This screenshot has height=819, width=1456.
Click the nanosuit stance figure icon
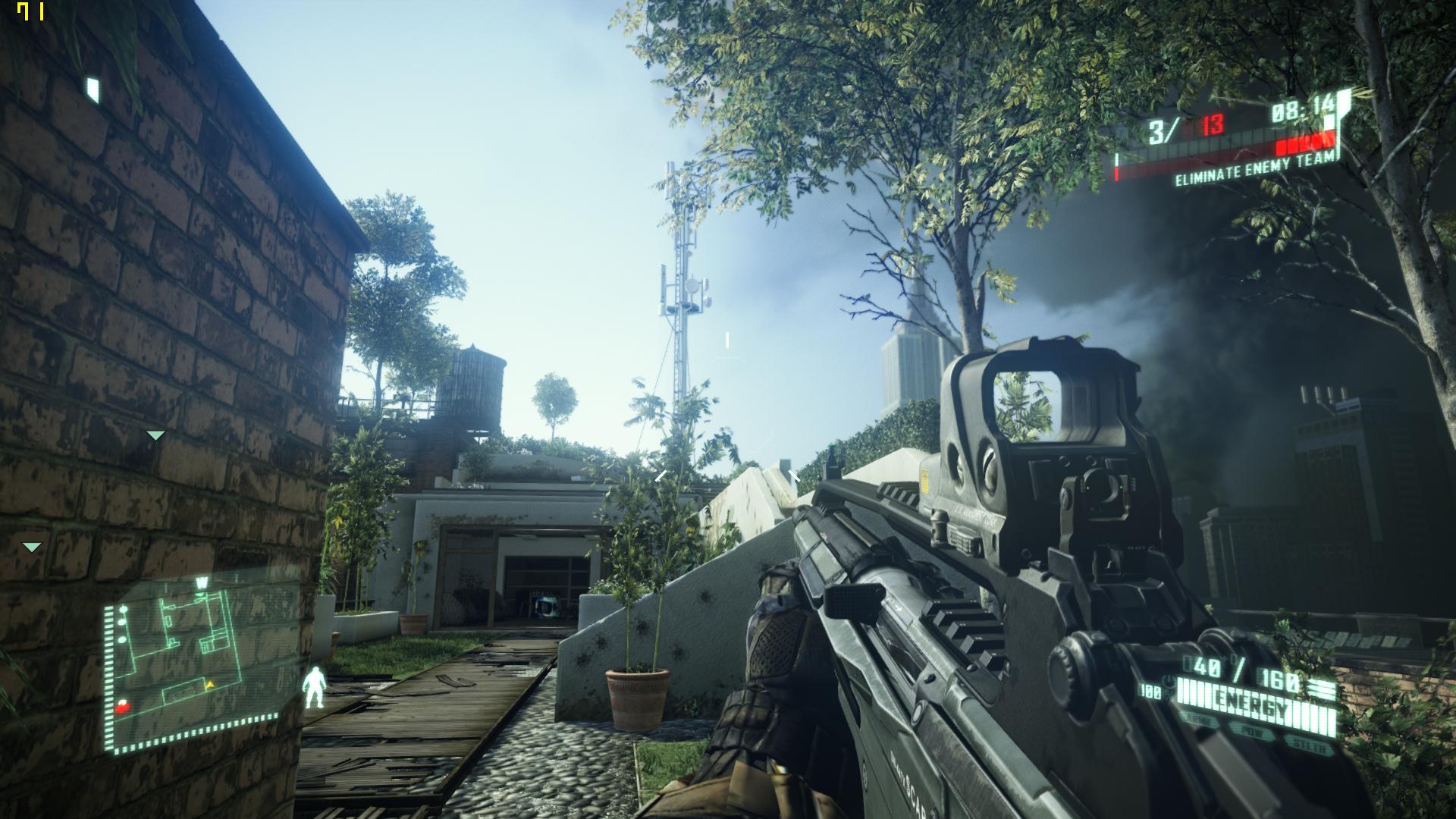point(312,687)
